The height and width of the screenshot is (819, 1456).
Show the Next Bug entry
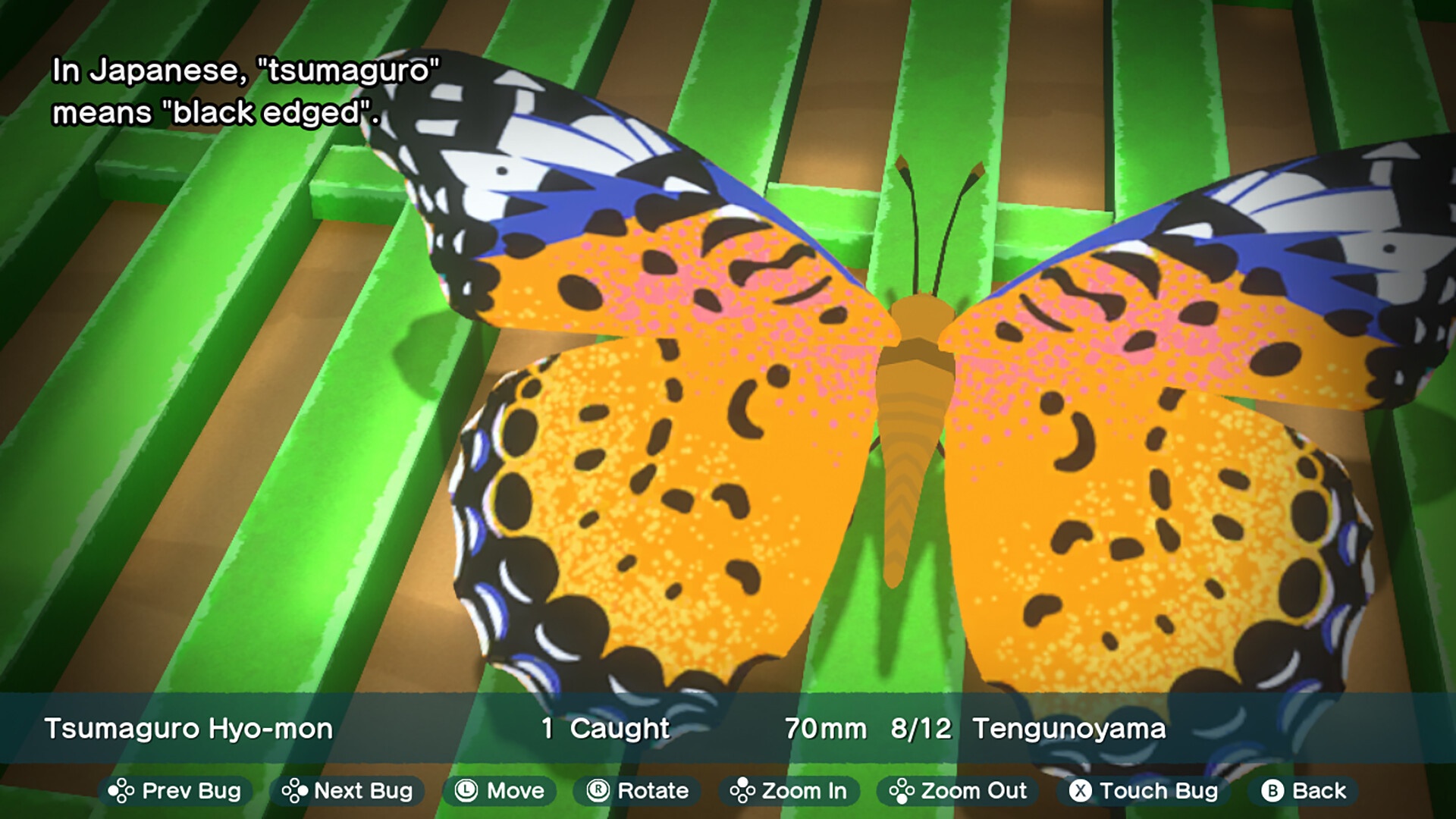tap(347, 791)
